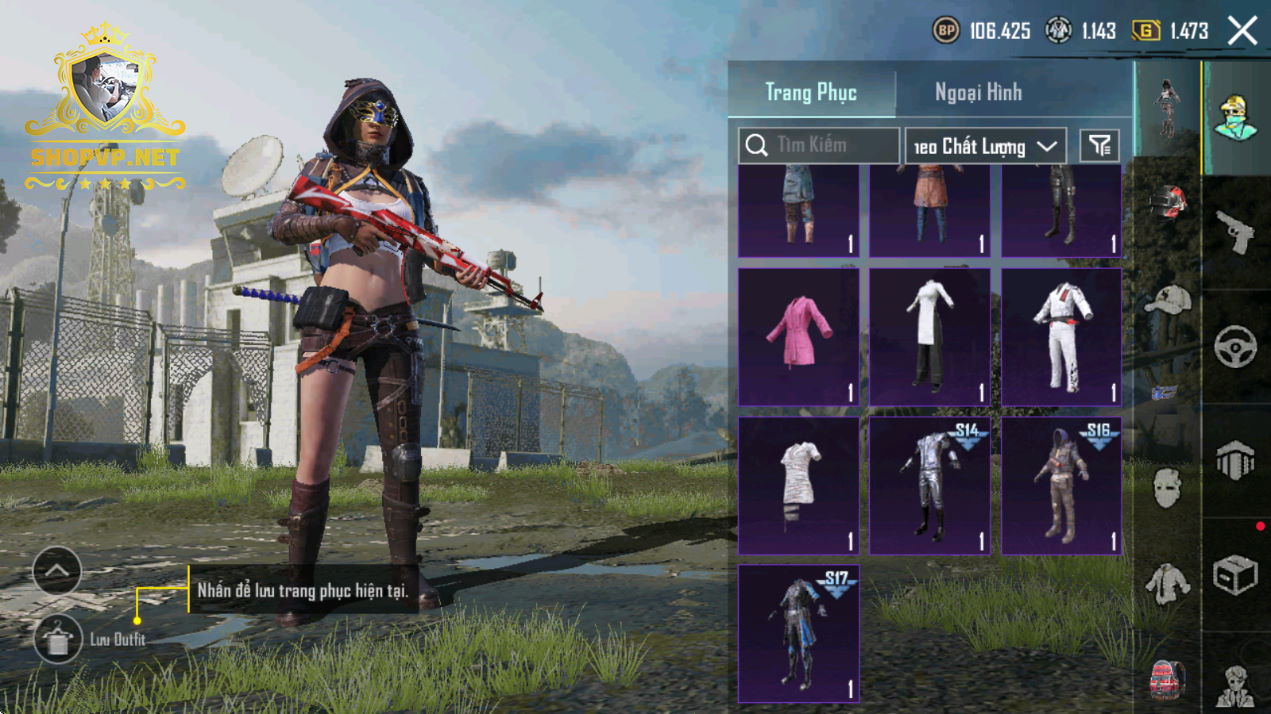Open the weapon skins pistol category
This screenshot has height=714, width=1271.
pyautogui.click(x=1235, y=232)
